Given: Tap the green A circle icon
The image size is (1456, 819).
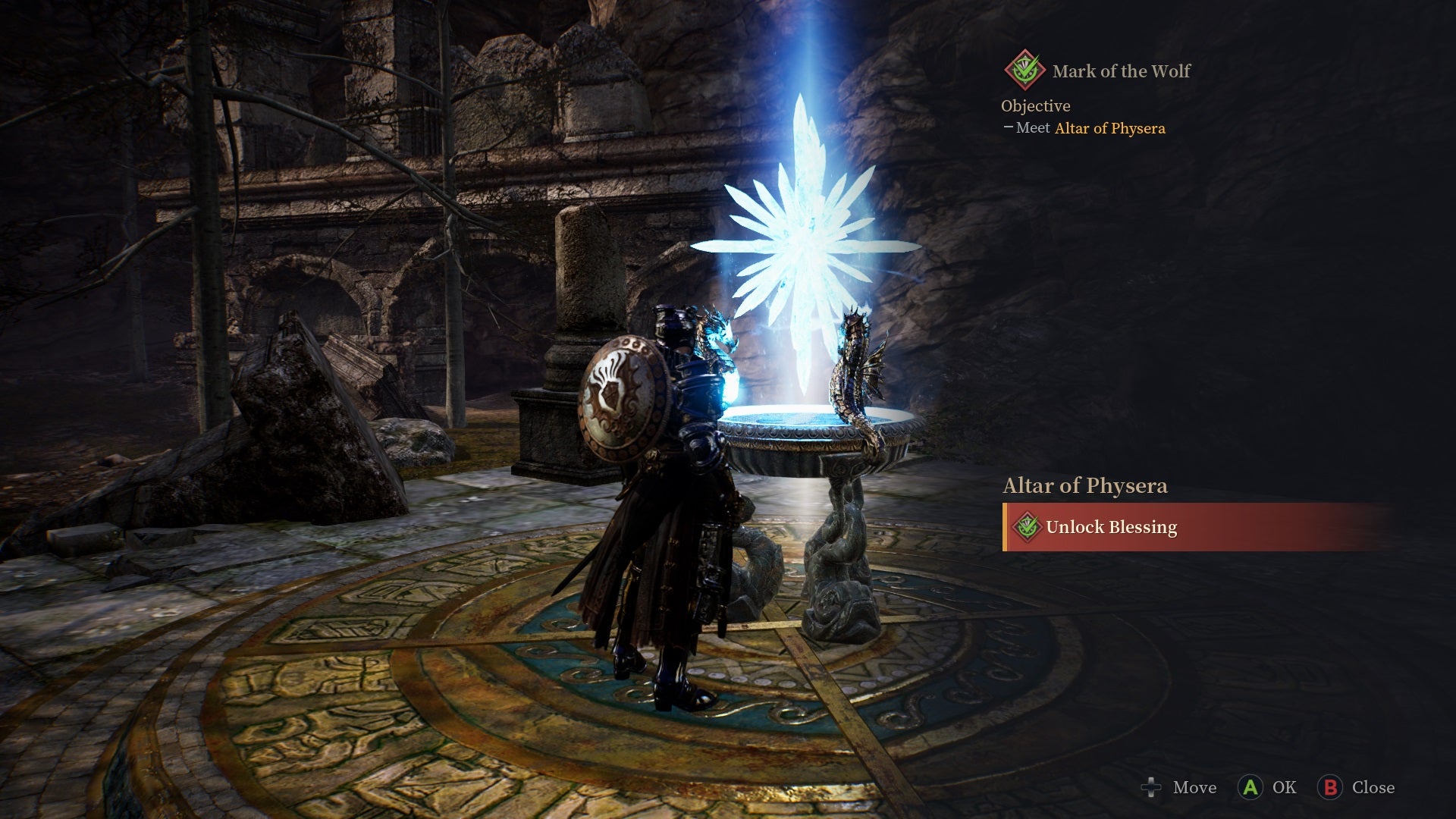Looking at the screenshot, I should coord(1252,788).
